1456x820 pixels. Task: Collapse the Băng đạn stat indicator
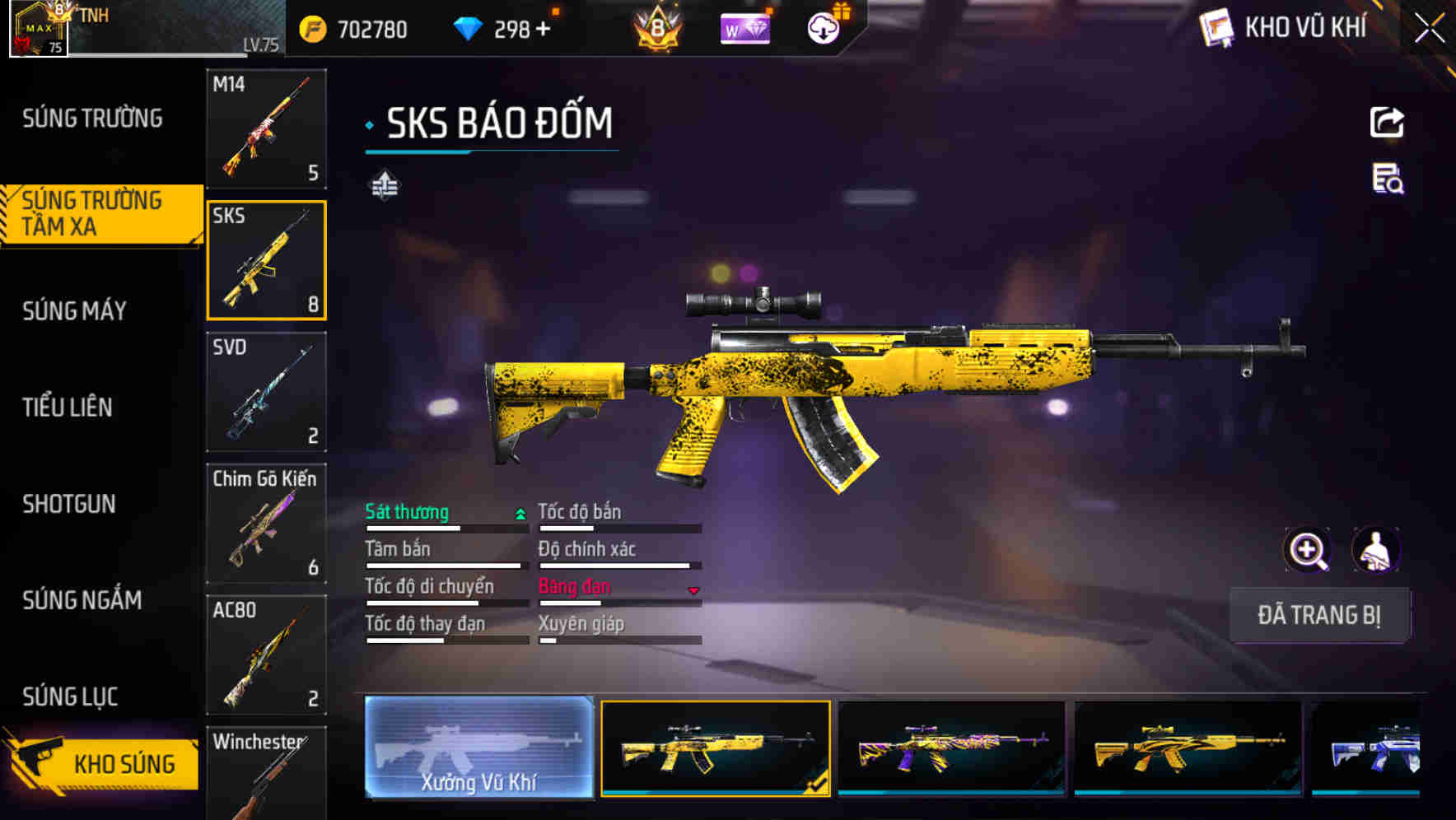tap(693, 589)
